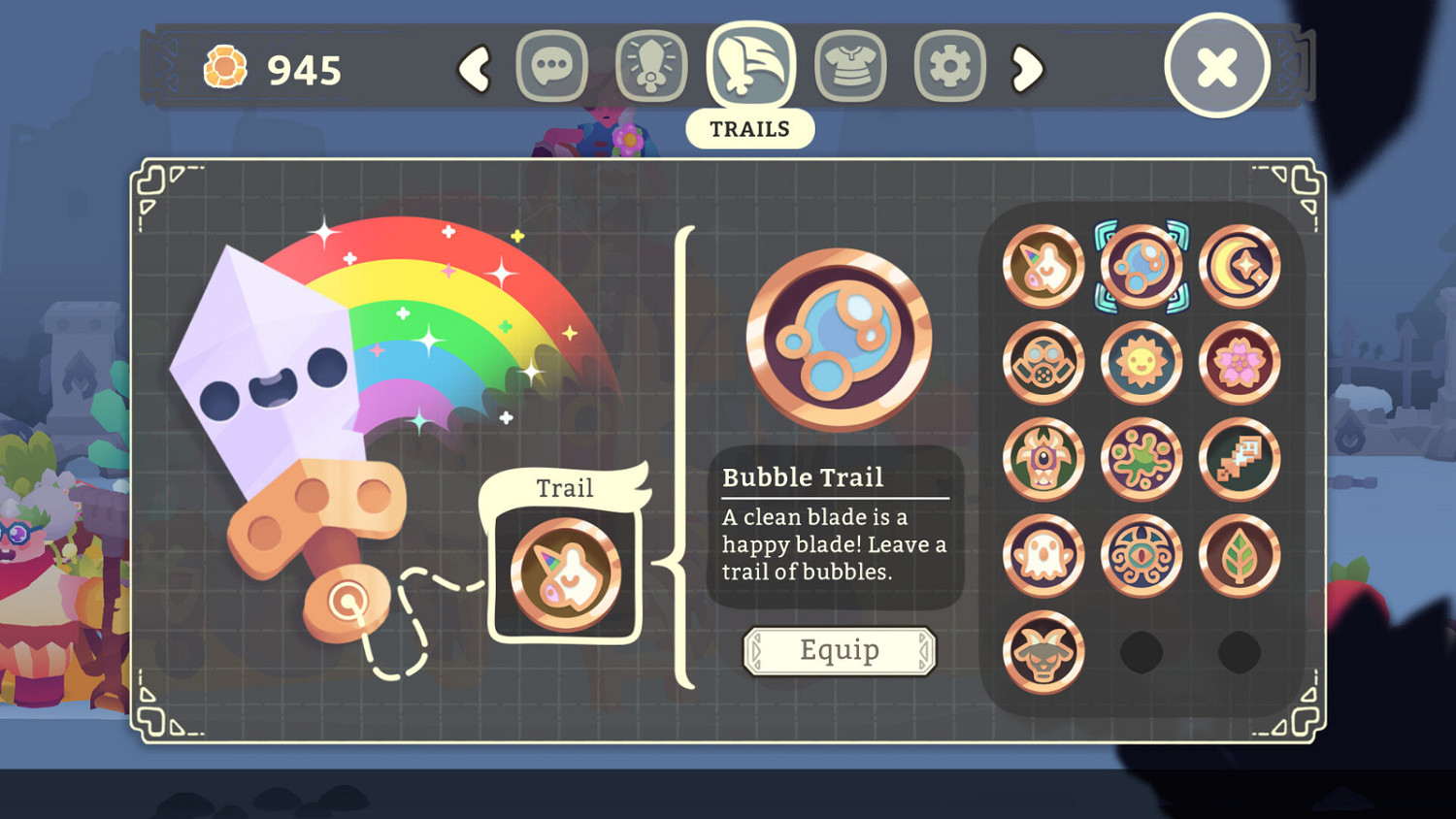This screenshot has width=1456, height=819.
Task: Select the rainbow unicorn trail icon
Action: click(1043, 265)
